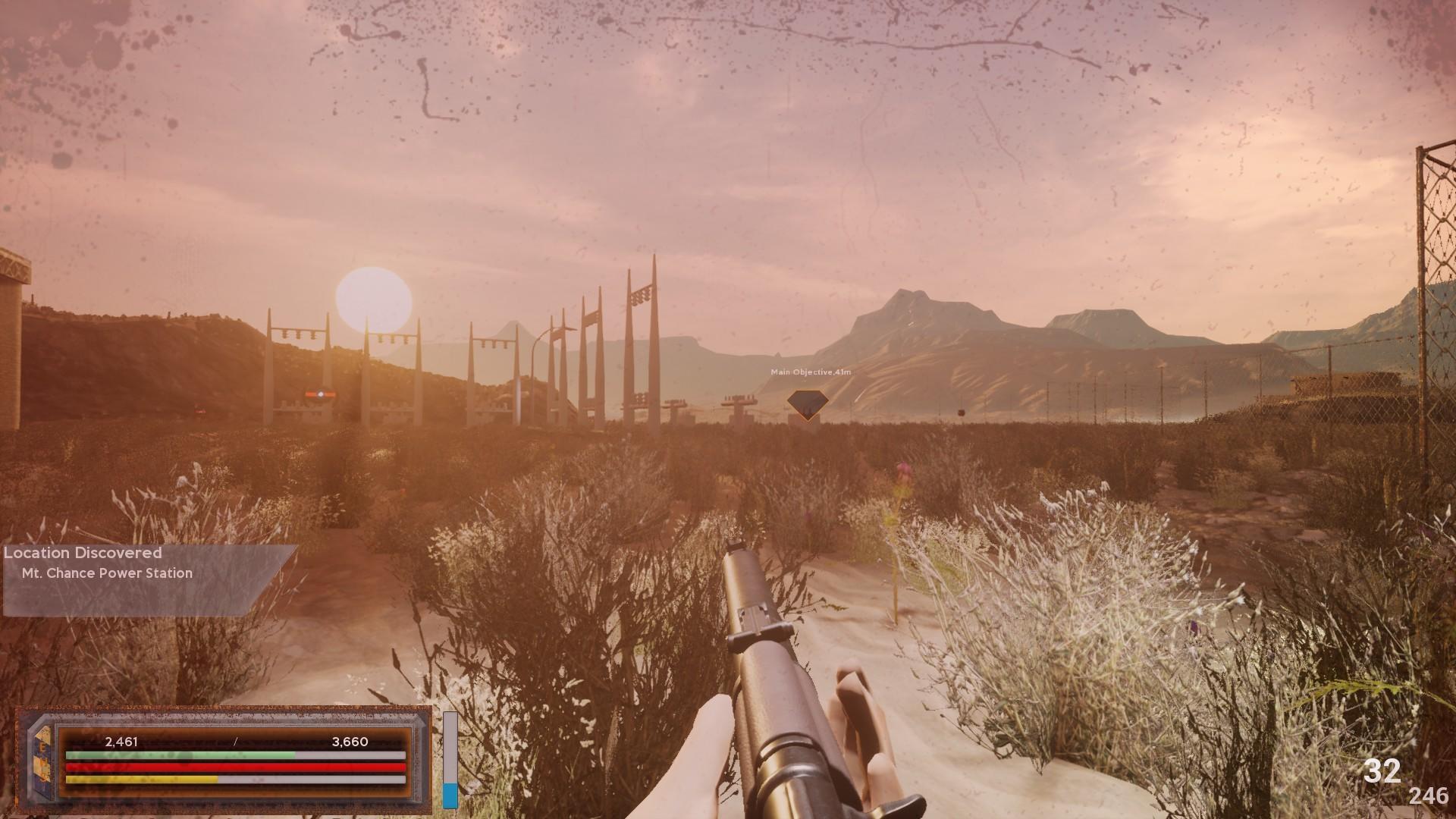Click the red enemy indicator near the pylons
The height and width of the screenshot is (819, 1456).
(321, 394)
